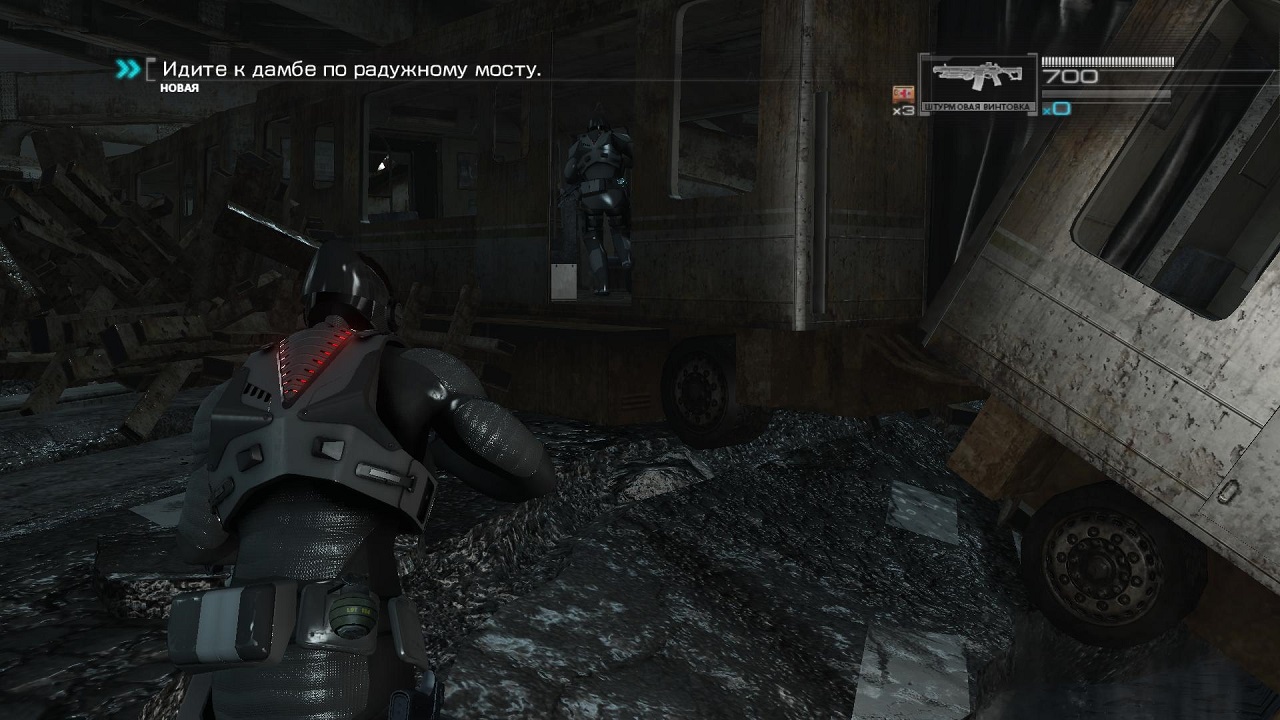The image size is (1280, 720).
Task: Open the rainbow bridge objective tracker
Action: [351, 70]
